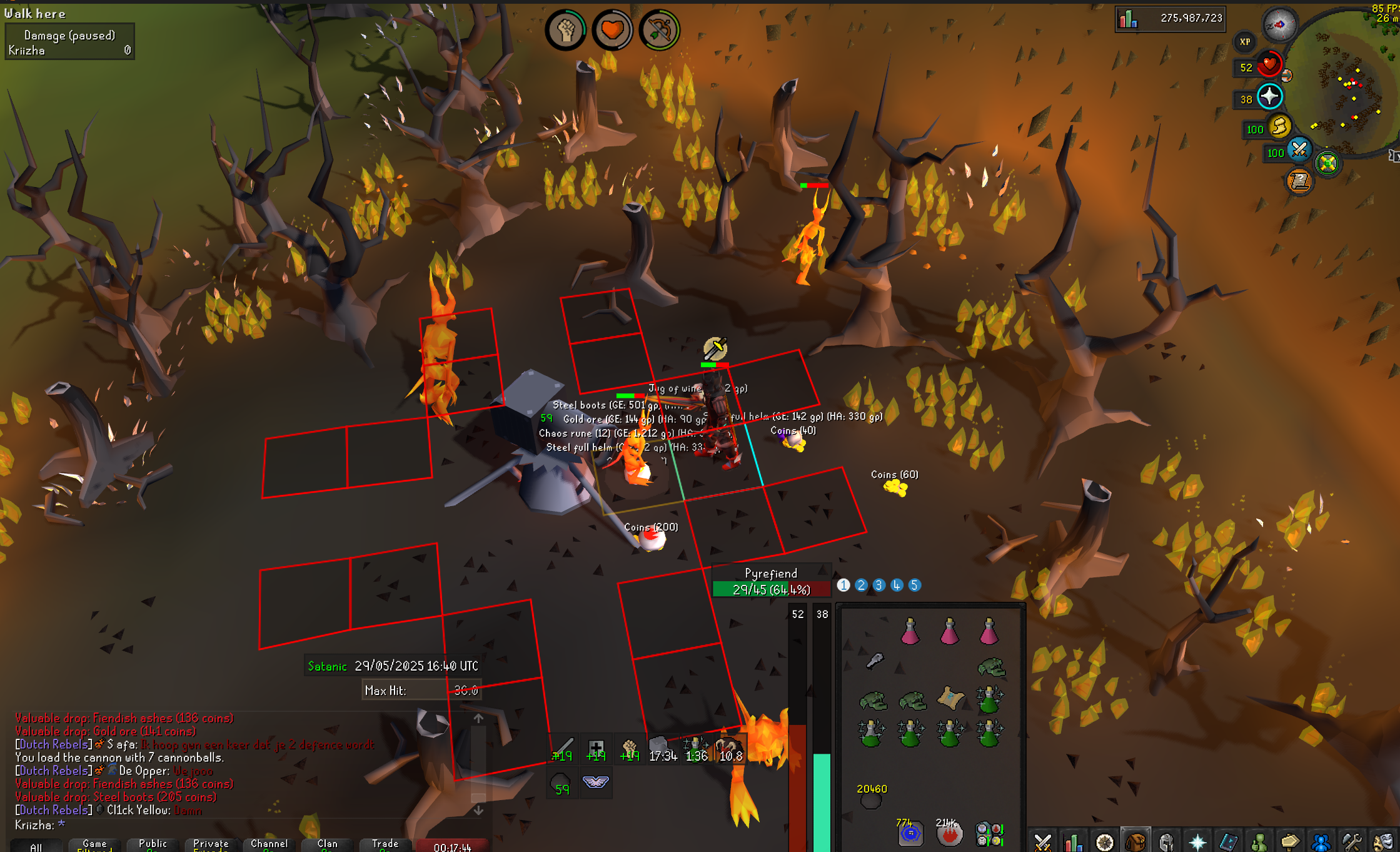Open the Trade chat filter tab

(385, 844)
